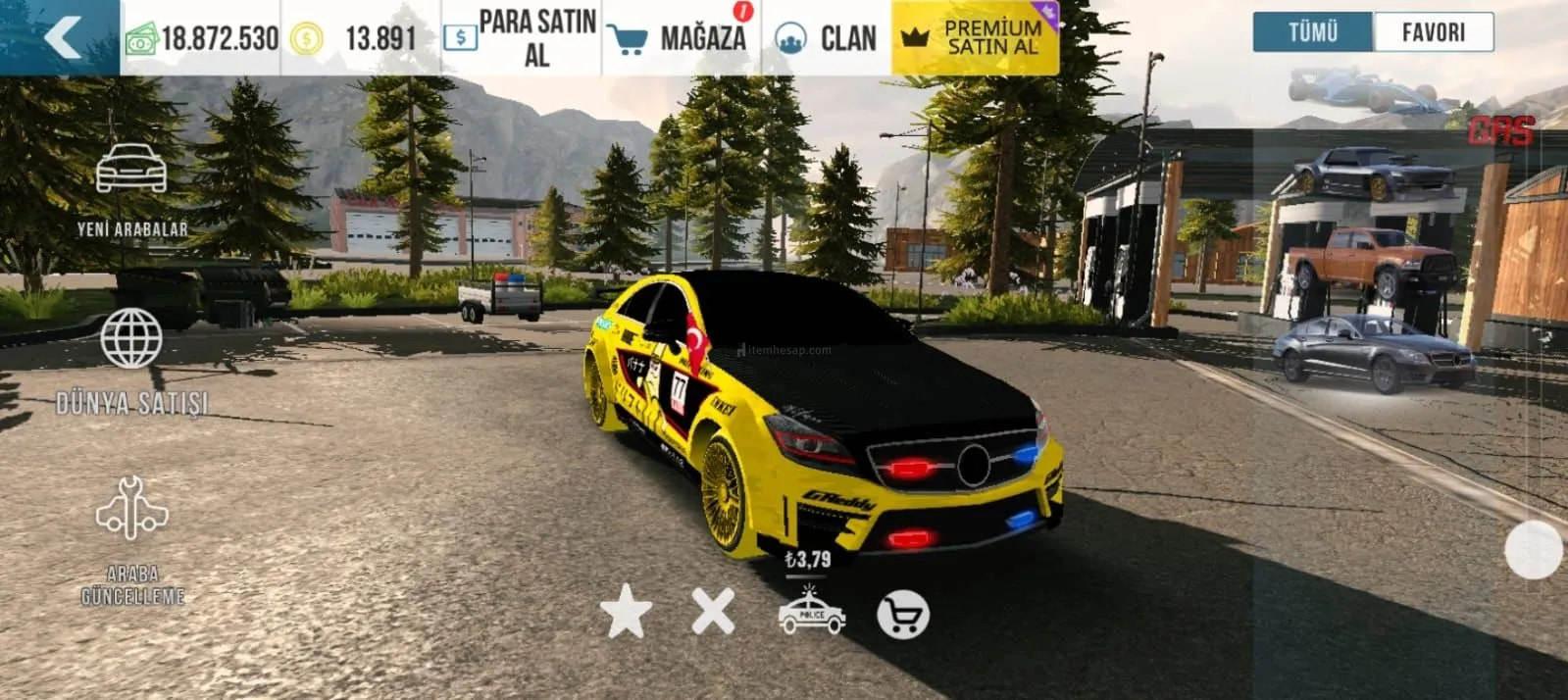Toggle the police car lights icon
Screen dimensions: 1568x700
tap(811, 612)
